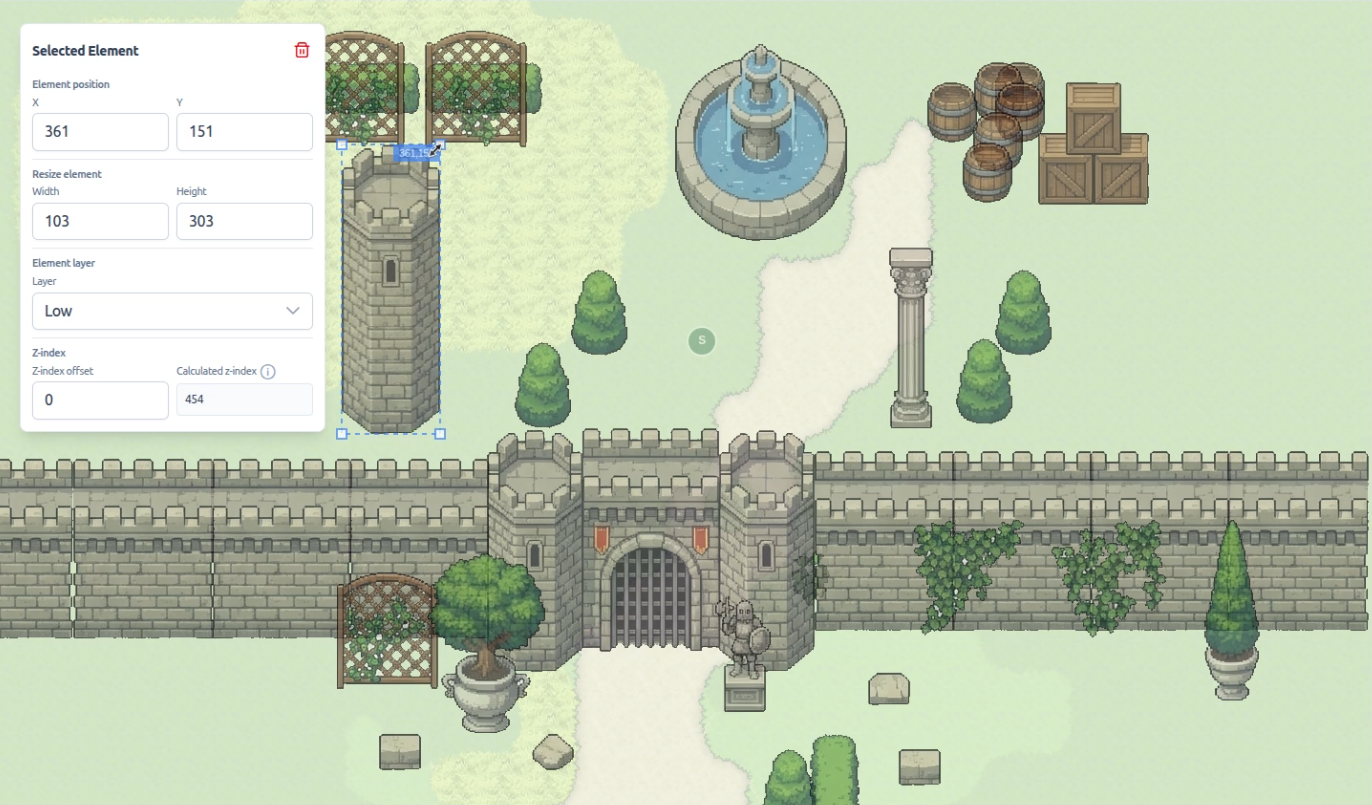Select the Width input field
This screenshot has width=1372, height=805.
click(100, 221)
